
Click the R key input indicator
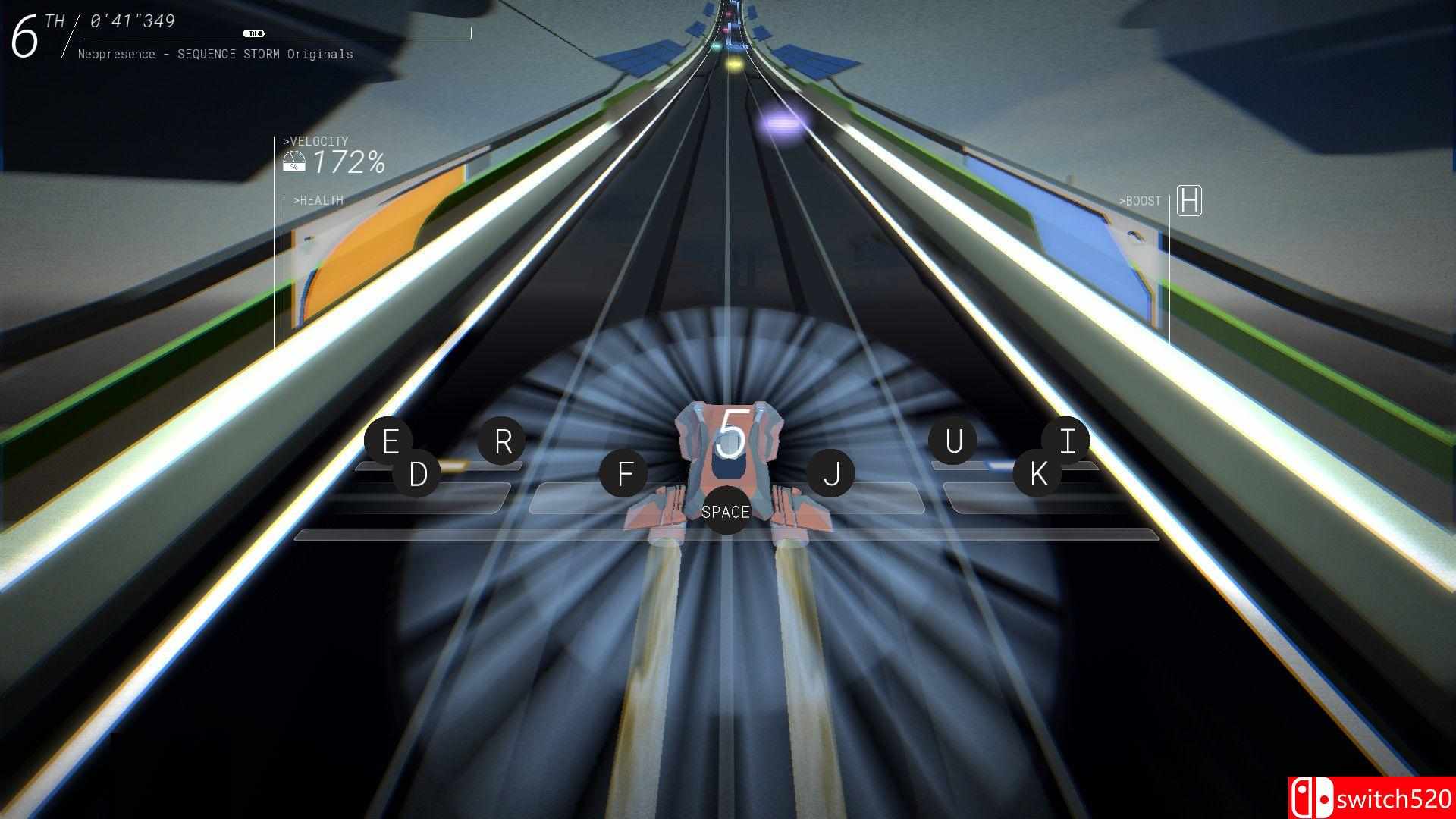502,441
